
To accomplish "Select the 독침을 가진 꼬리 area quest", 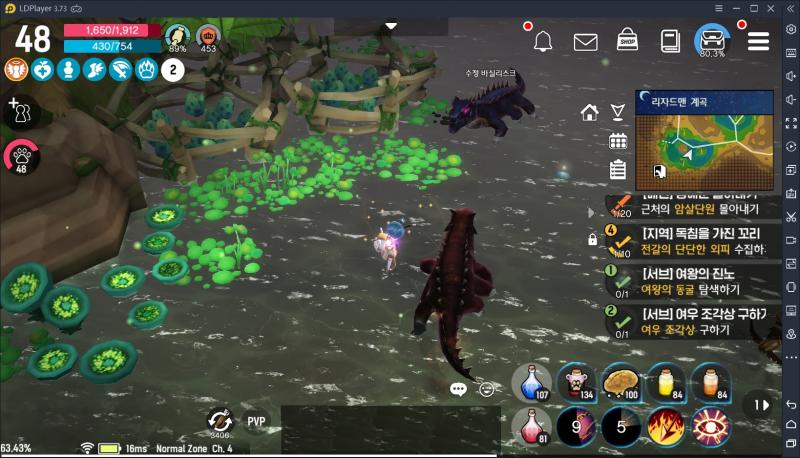I will coord(688,240).
